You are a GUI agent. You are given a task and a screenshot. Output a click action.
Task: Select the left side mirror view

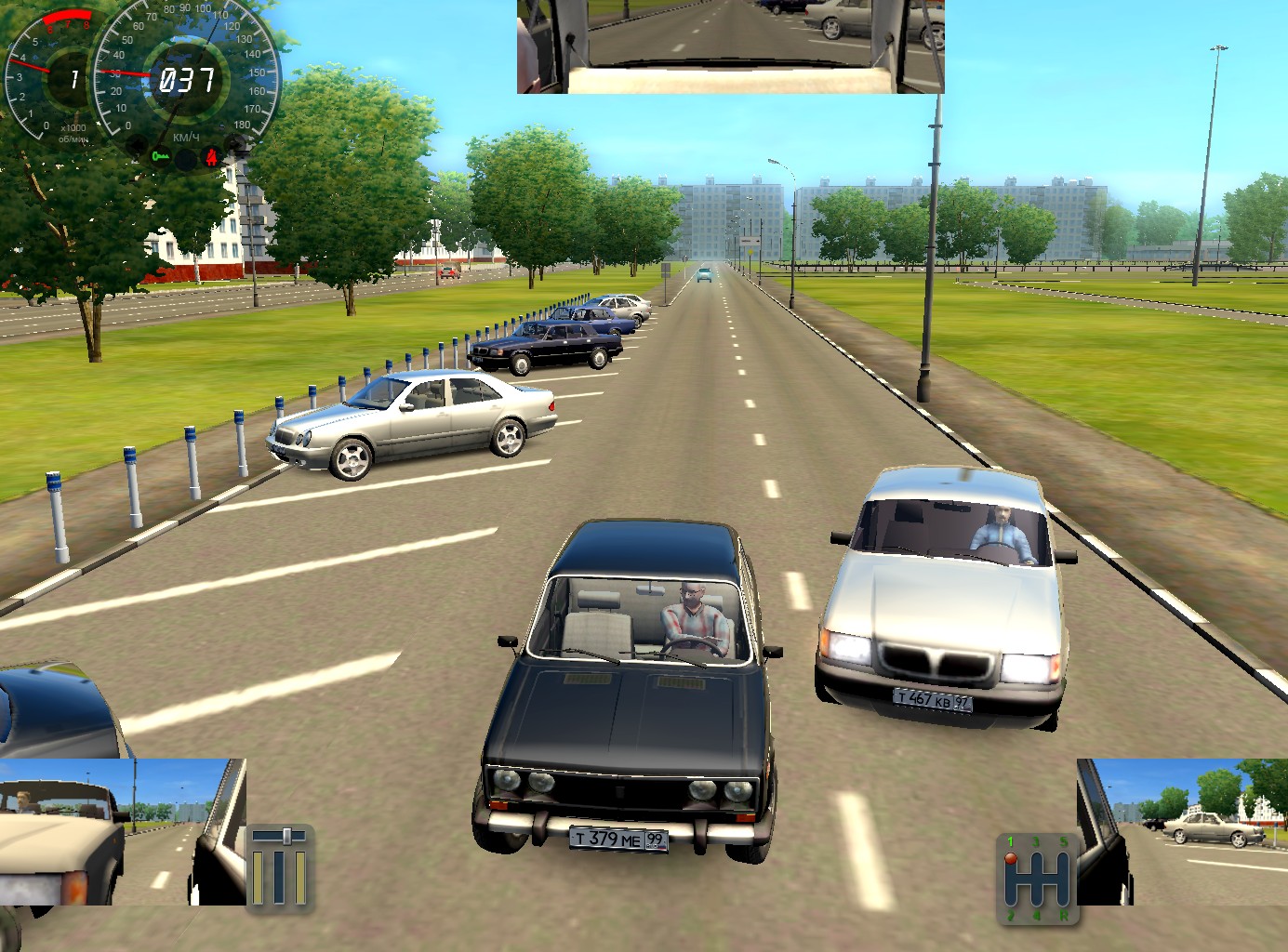(x=123, y=831)
